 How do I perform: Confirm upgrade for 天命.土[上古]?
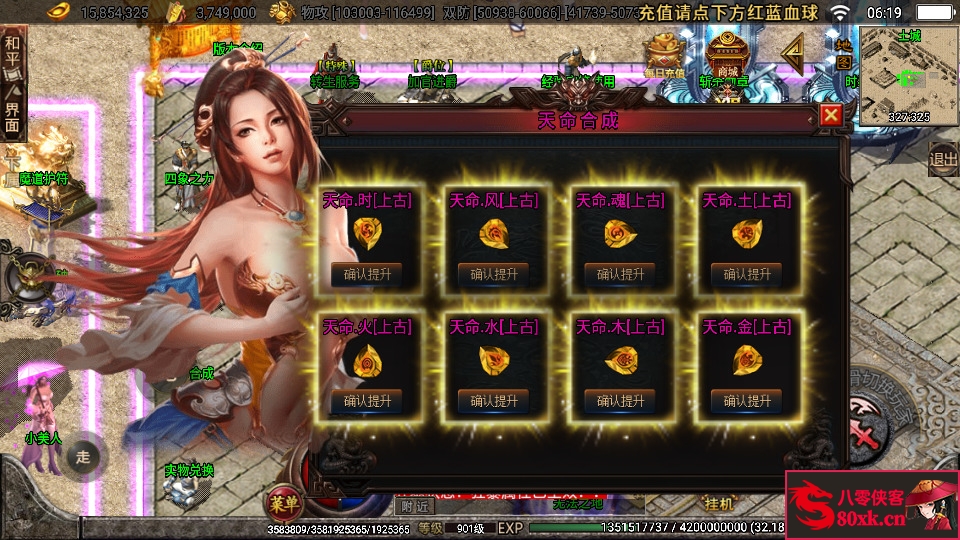[x=746, y=274]
